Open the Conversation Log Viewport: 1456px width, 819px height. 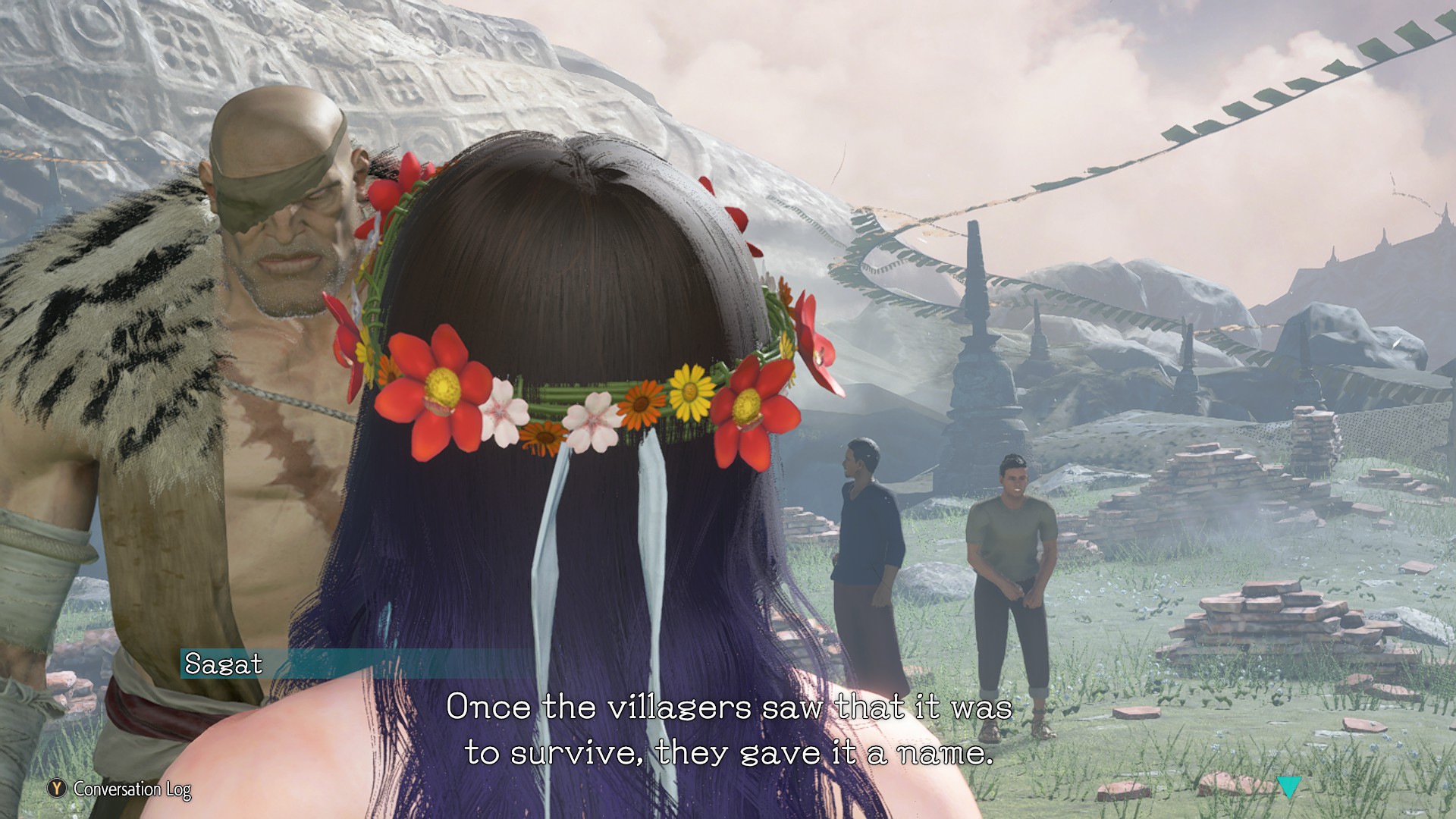(120, 789)
